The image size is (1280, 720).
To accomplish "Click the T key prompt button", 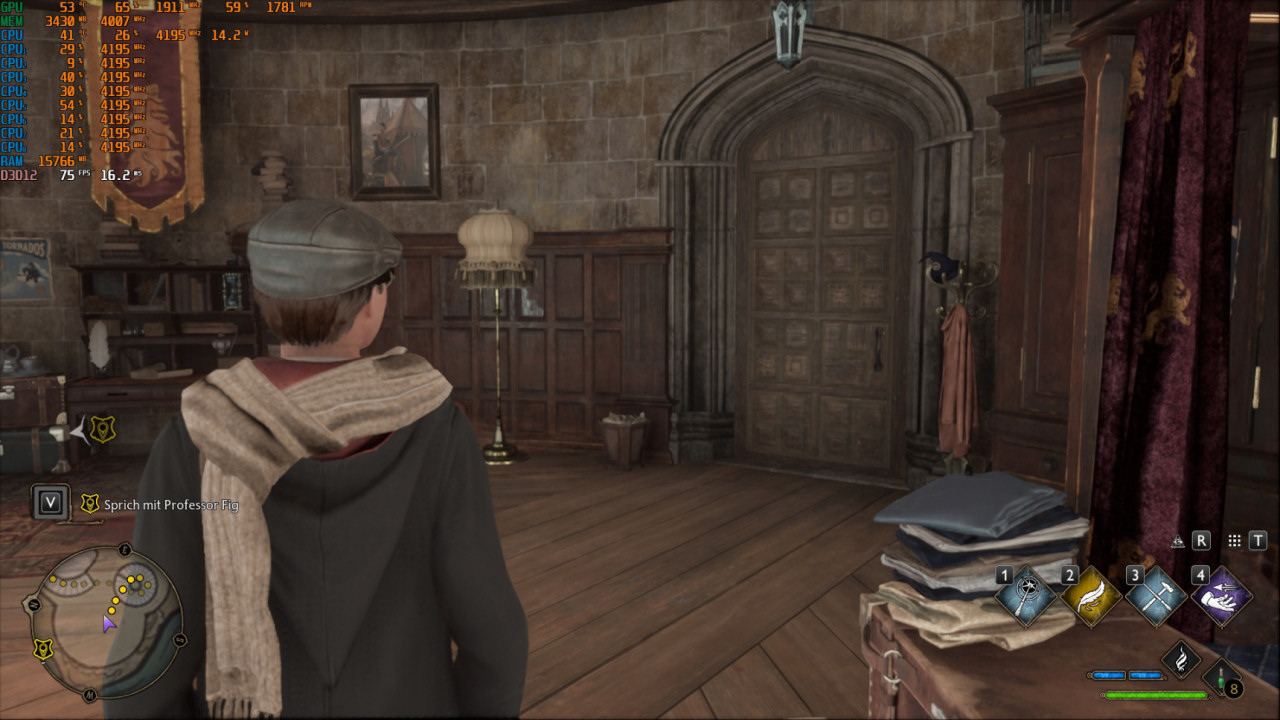I will (x=1258, y=540).
